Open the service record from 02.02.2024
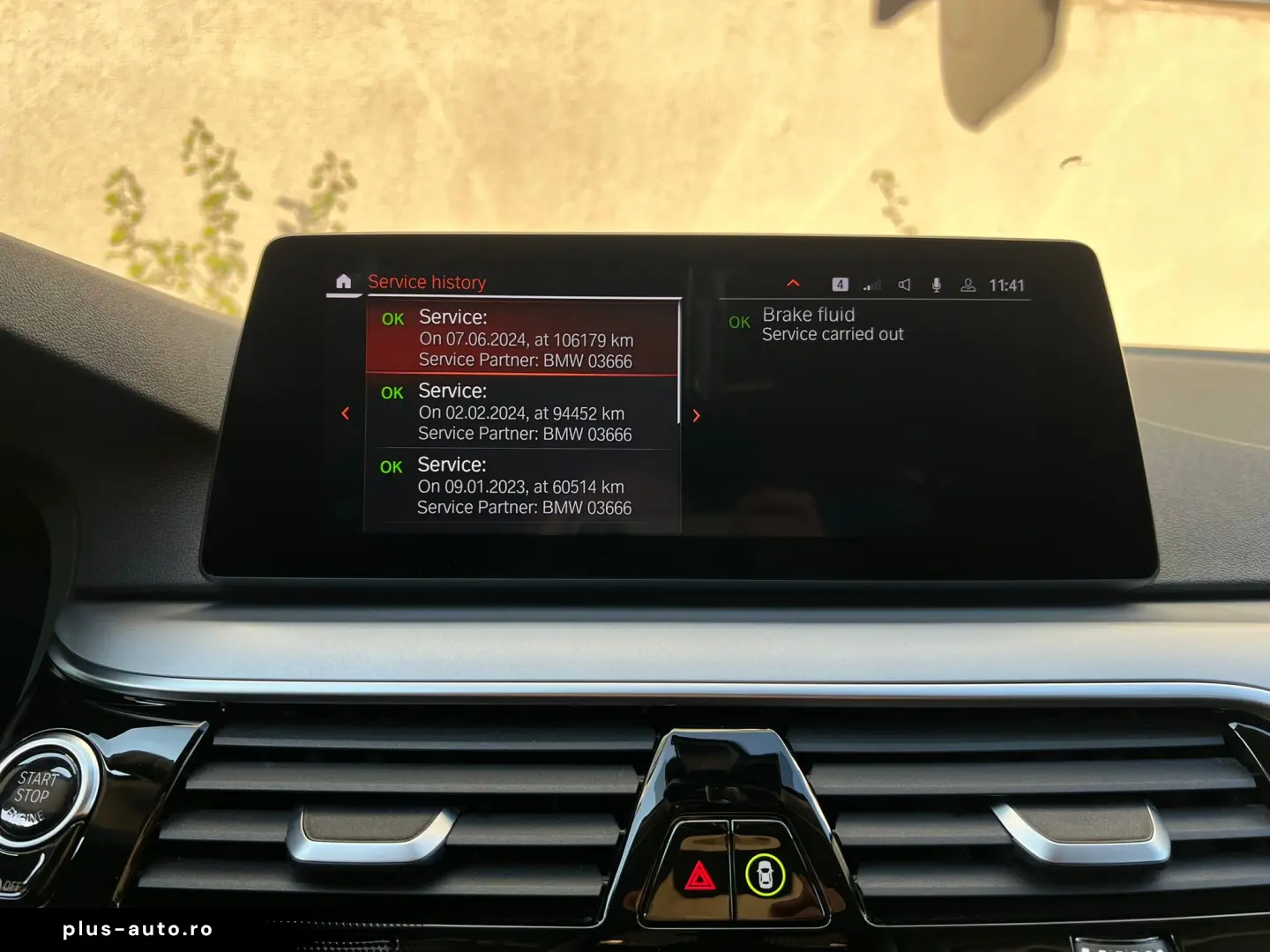Screen dimensions: 1270x952 point(523,413)
